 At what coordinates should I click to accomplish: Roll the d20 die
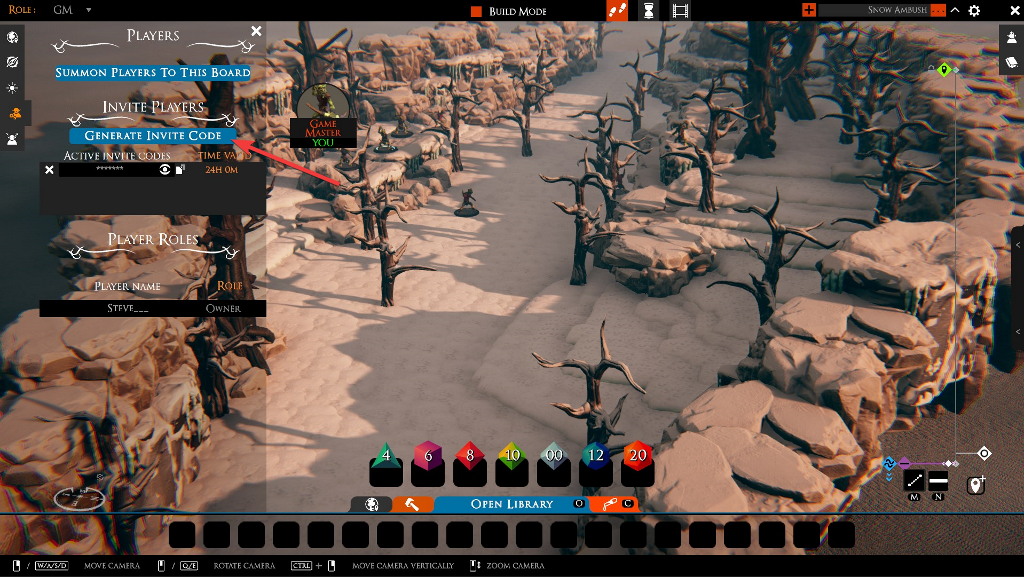point(637,457)
